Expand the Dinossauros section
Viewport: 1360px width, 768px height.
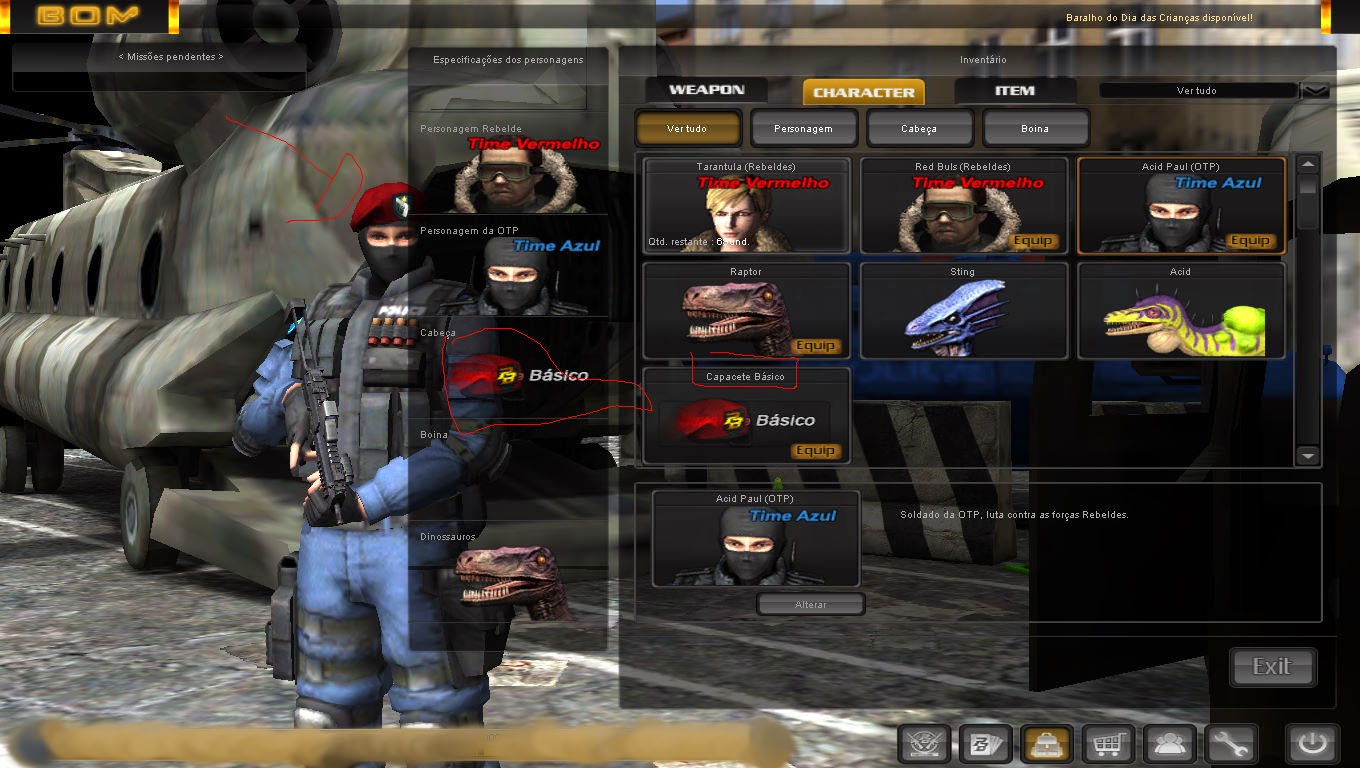coord(446,535)
